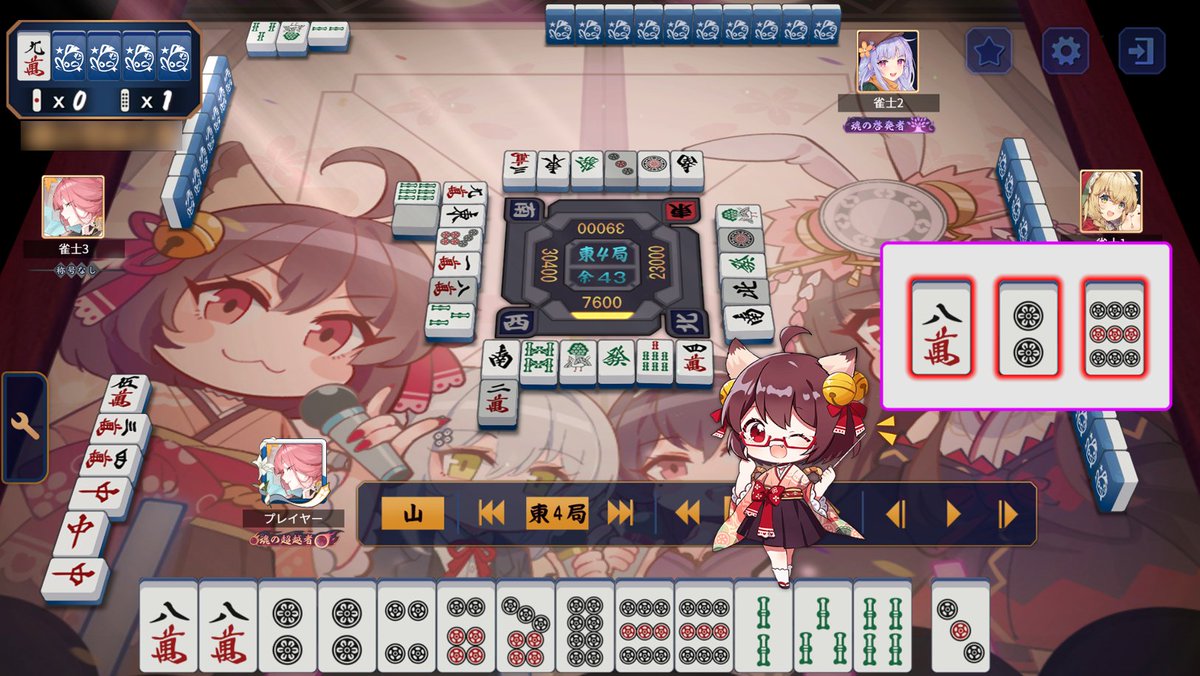Open the wrench tool tab
Viewport: 1200px width, 676px height.
coord(24,427)
